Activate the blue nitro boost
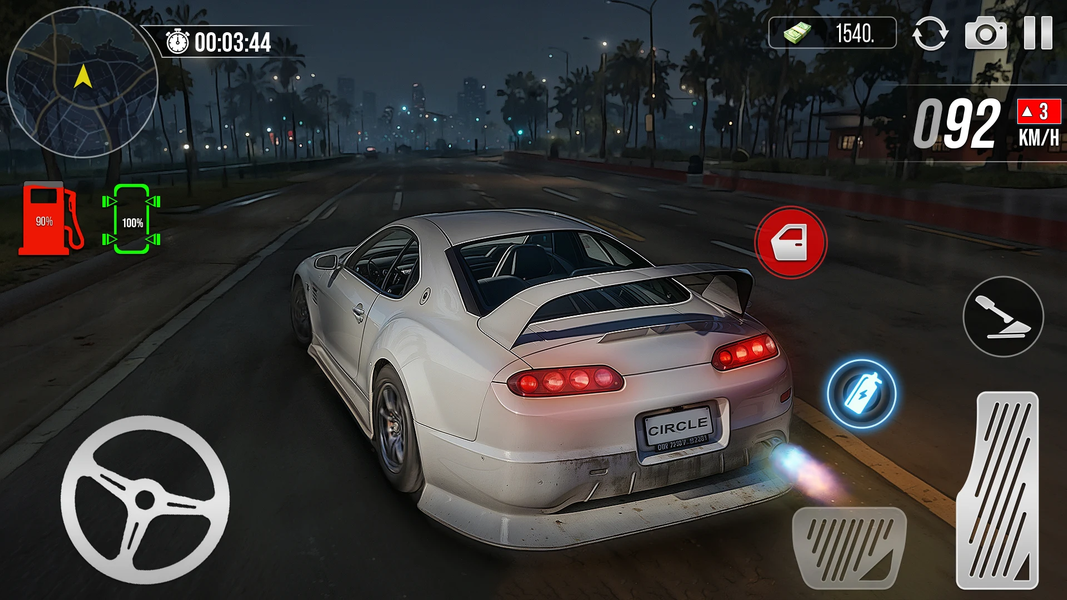The width and height of the screenshot is (1067, 600). [x=861, y=394]
